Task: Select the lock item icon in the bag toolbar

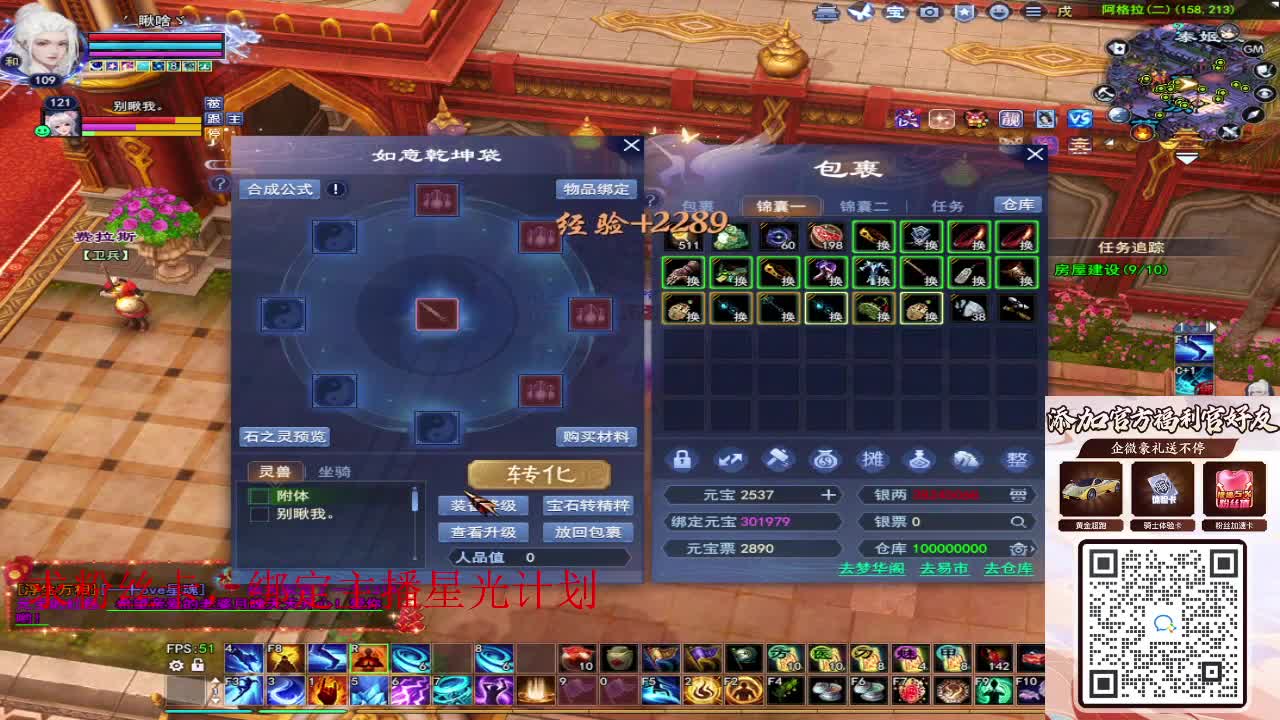Action: click(683, 460)
